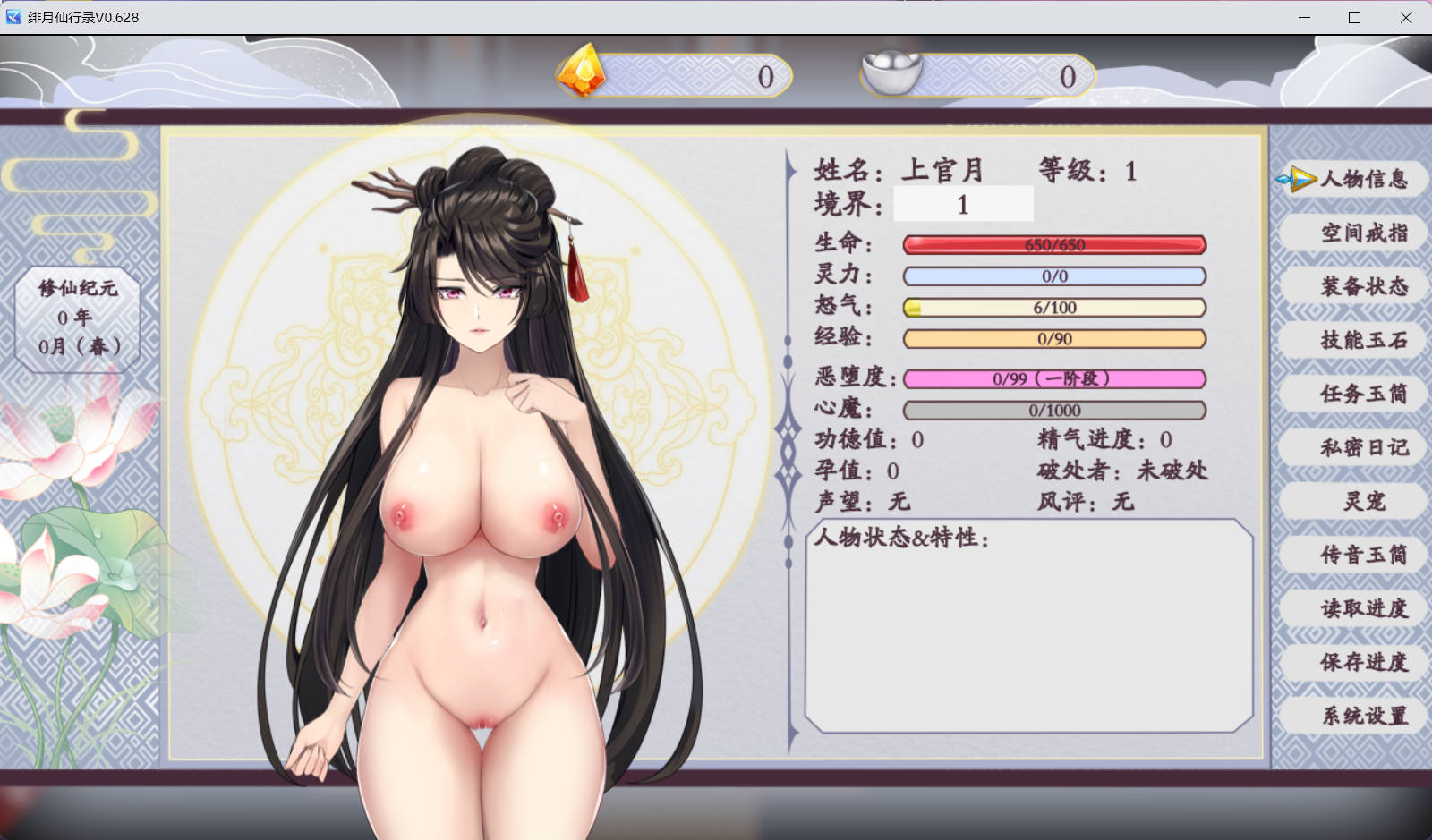Open the 空间戒指 storage ring panel
The image size is (1432, 840).
pyautogui.click(x=1353, y=233)
